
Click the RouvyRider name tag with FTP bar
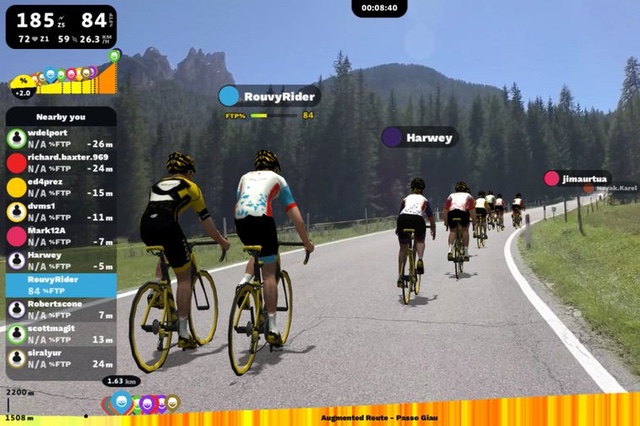[x=270, y=96]
